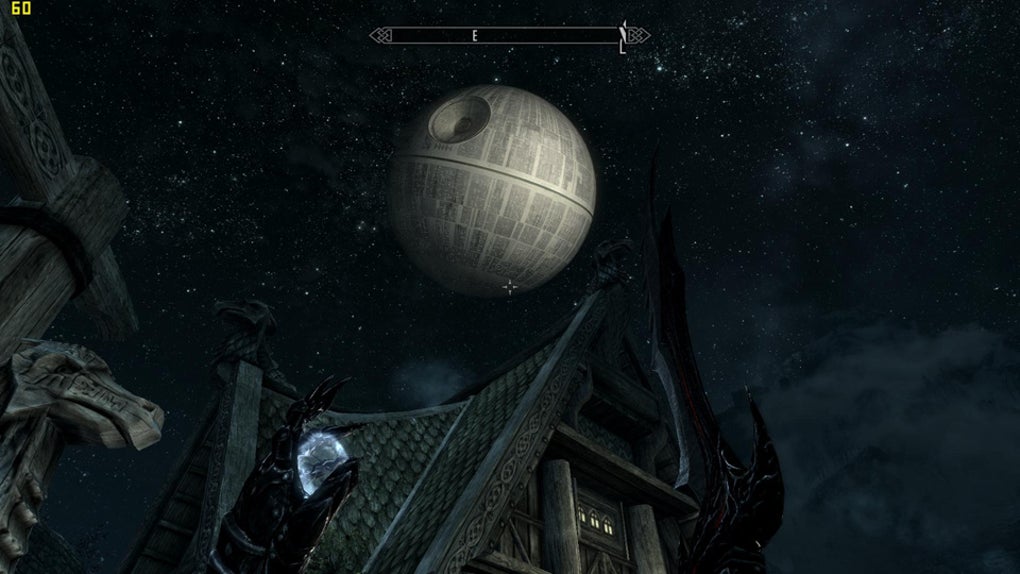Click the compass bar
1020x574 pixels.
(x=509, y=36)
